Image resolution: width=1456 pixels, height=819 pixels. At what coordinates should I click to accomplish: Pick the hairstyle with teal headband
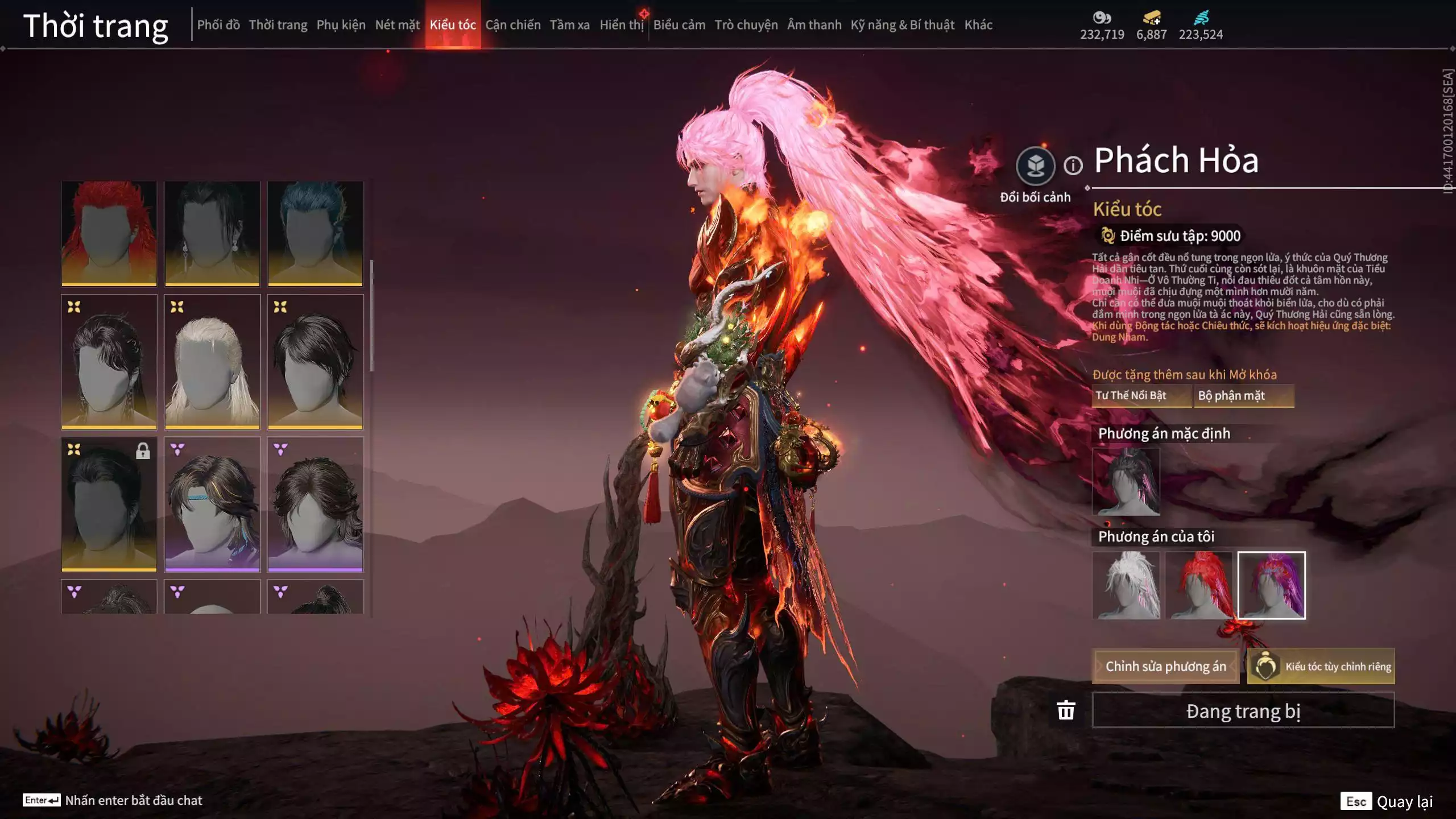click(x=212, y=504)
